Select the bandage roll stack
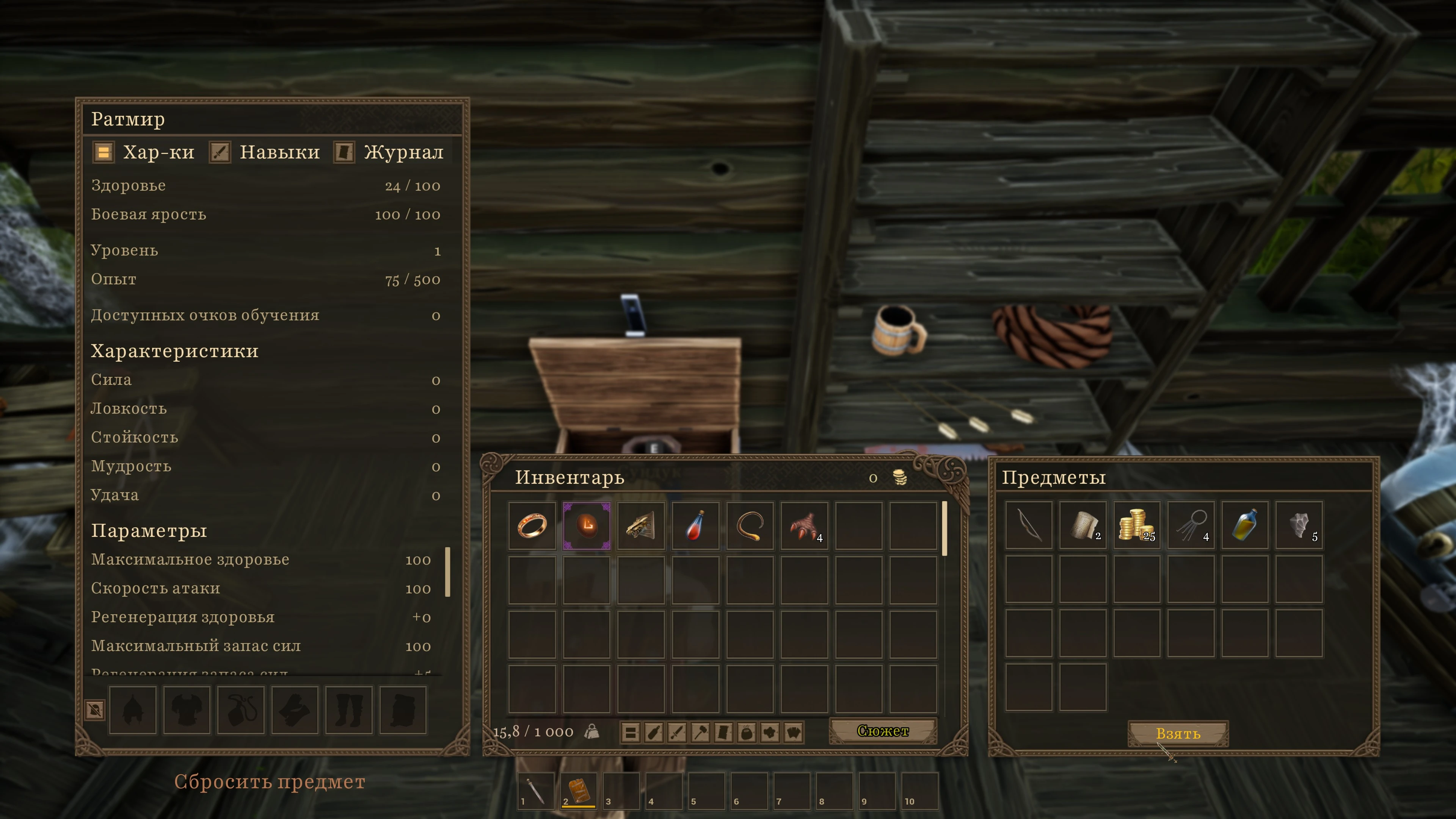Image resolution: width=1456 pixels, height=819 pixels. 1083,524
